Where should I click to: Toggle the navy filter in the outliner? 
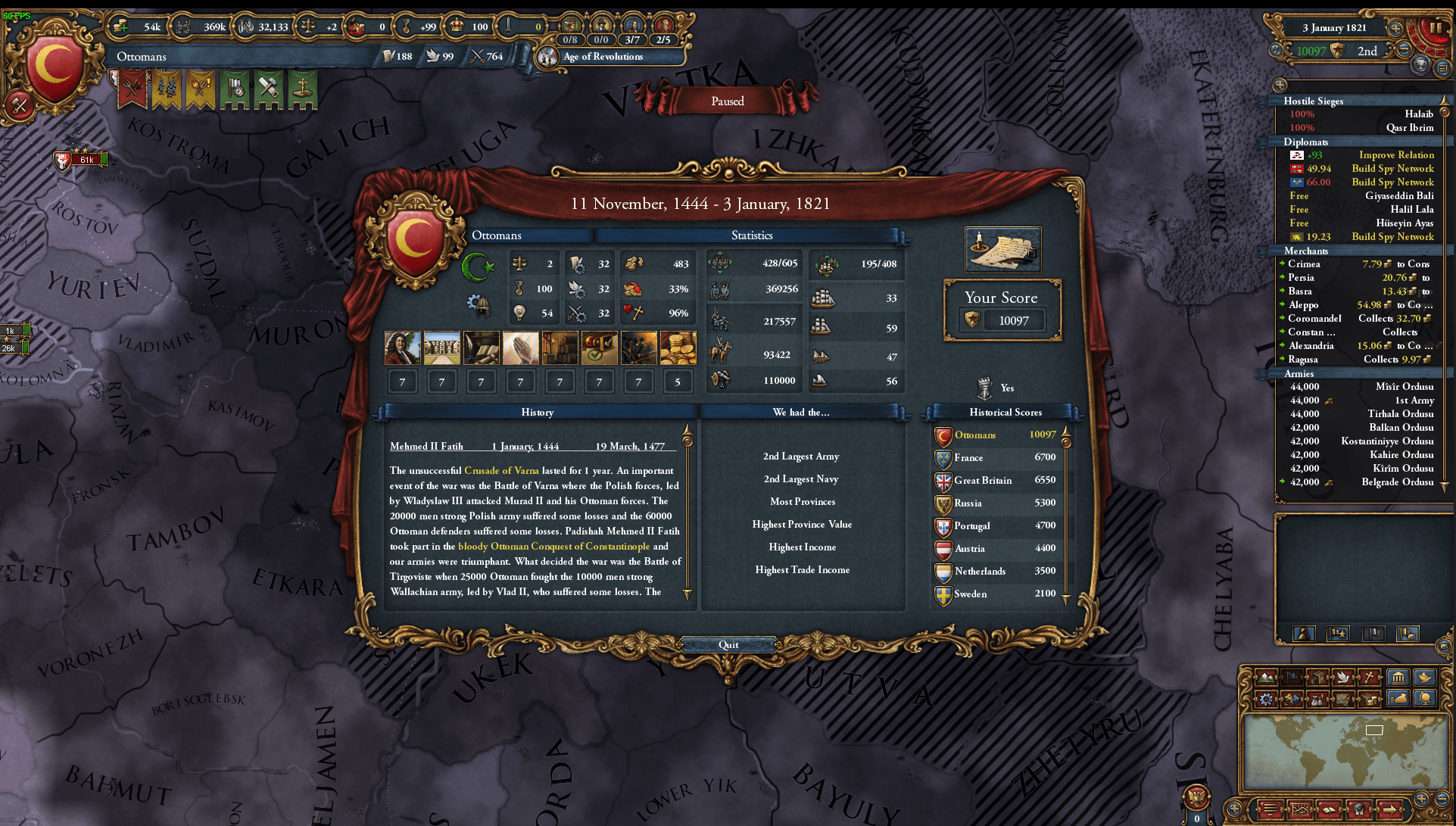click(x=1339, y=634)
